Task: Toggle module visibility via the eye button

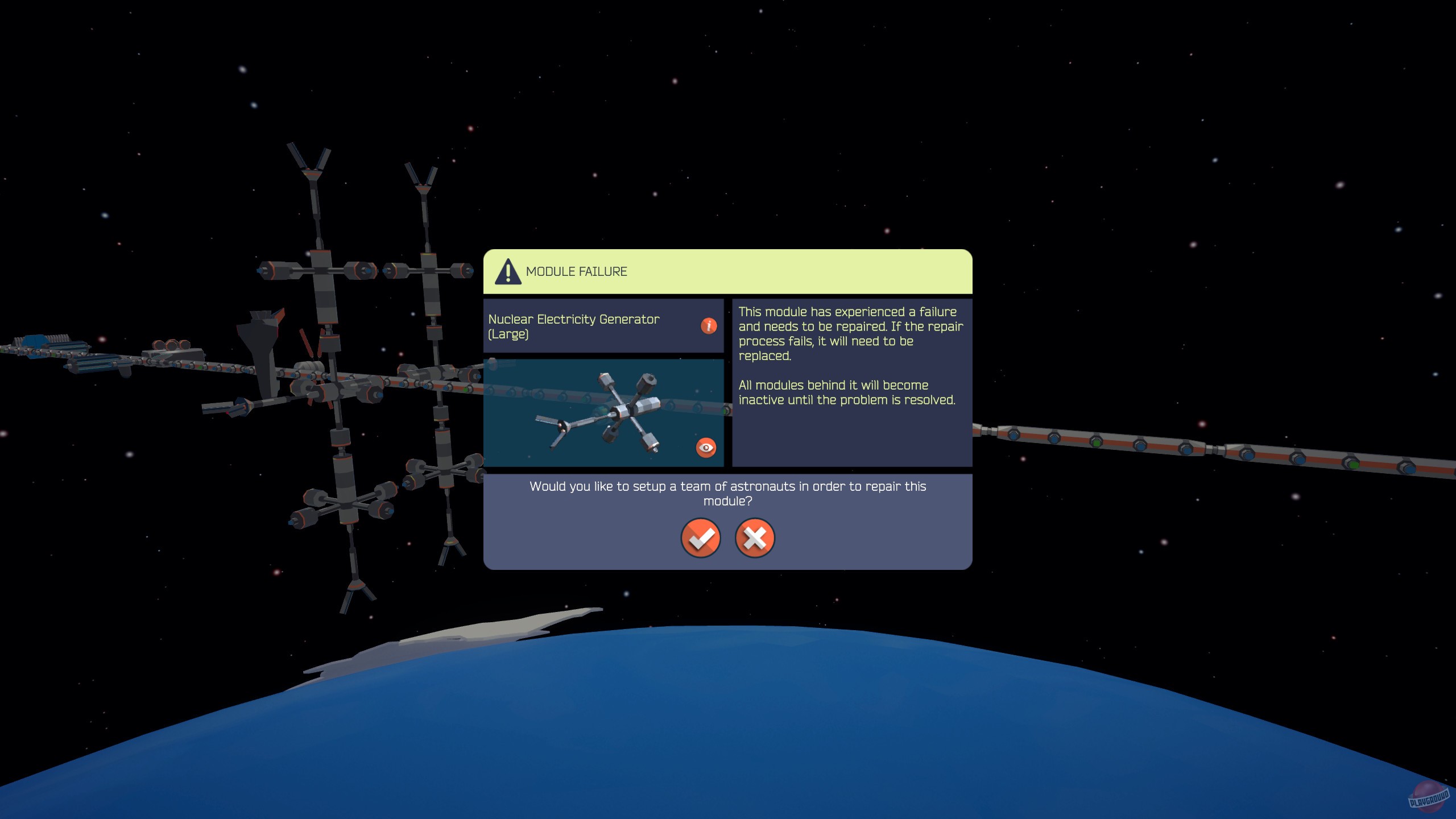Action: [x=706, y=448]
